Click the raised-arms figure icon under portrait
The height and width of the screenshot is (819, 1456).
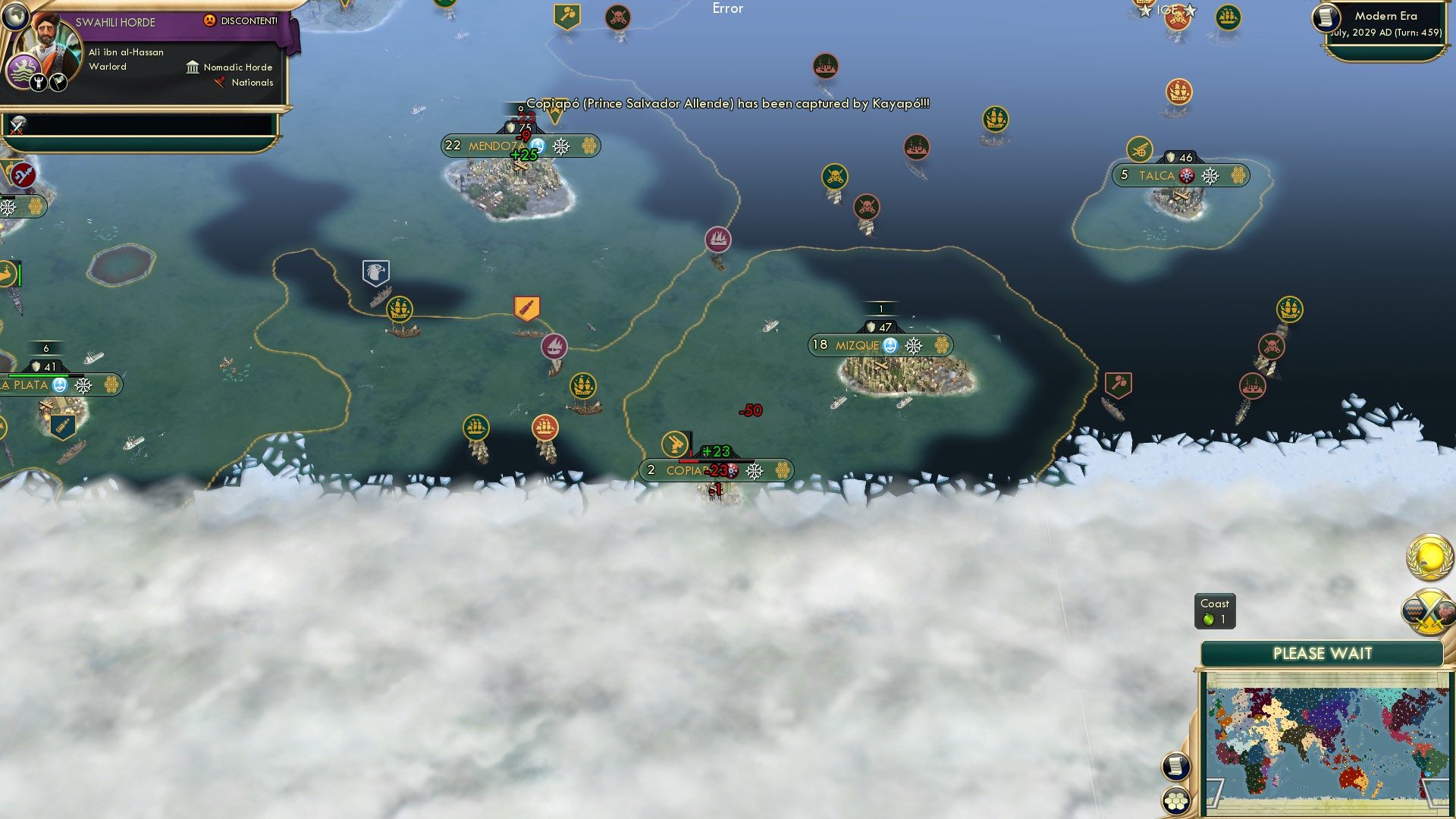click(39, 82)
